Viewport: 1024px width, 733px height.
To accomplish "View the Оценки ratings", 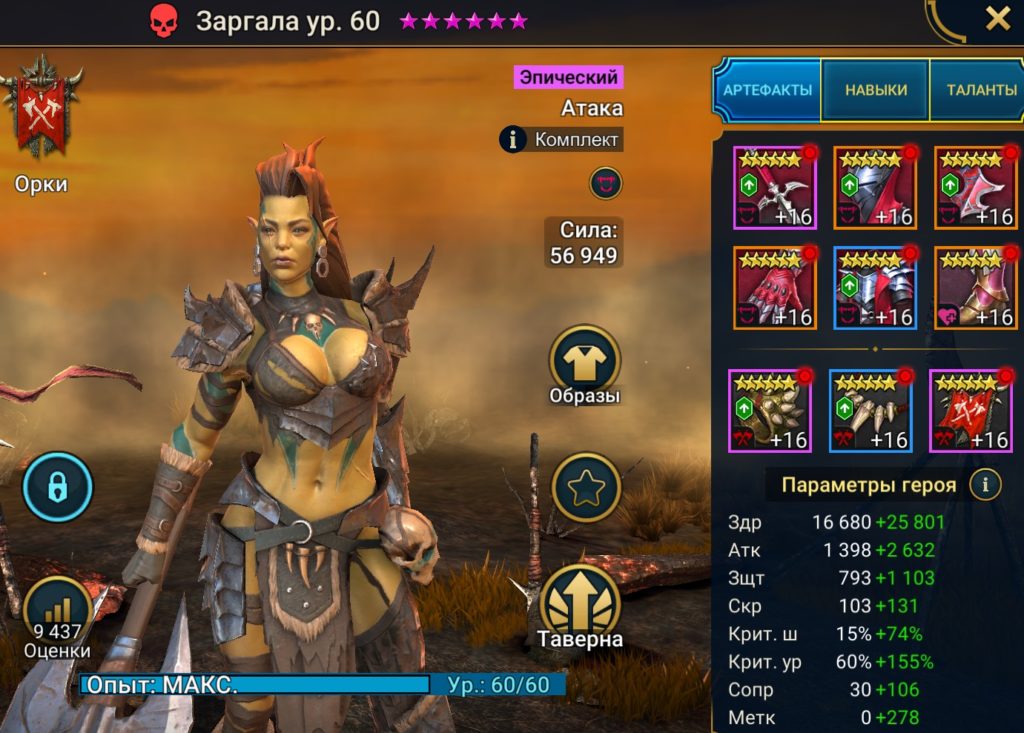I will (58, 617).
